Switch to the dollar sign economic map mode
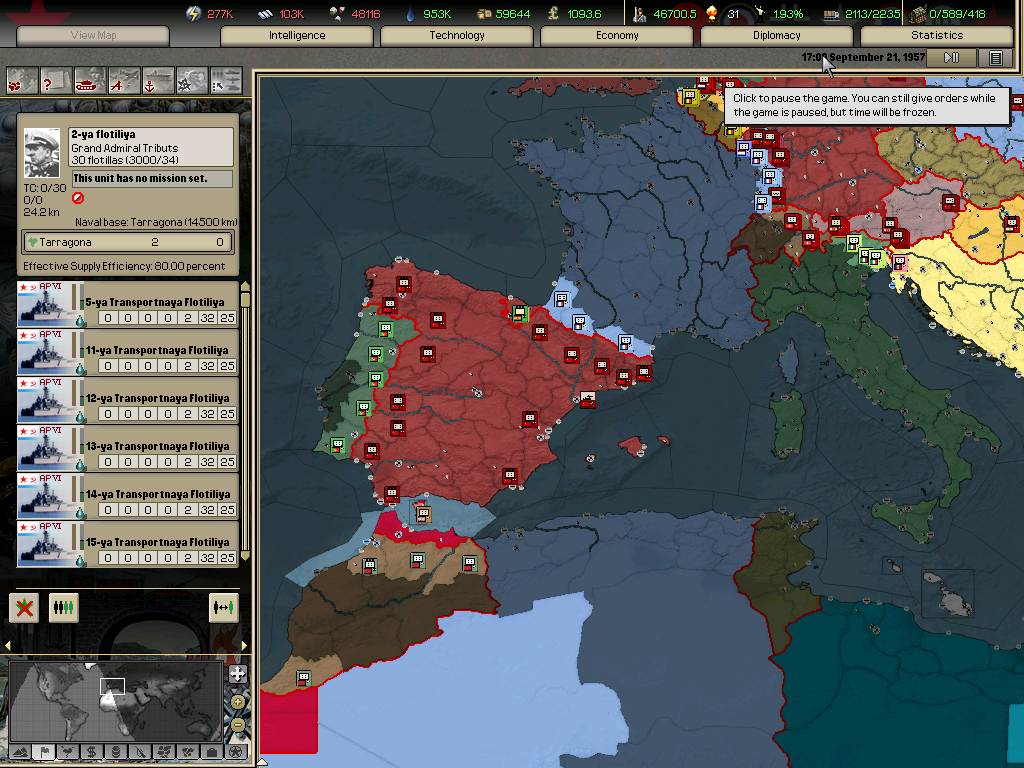This screenshot has width=1024, height=768. point(91,751)
